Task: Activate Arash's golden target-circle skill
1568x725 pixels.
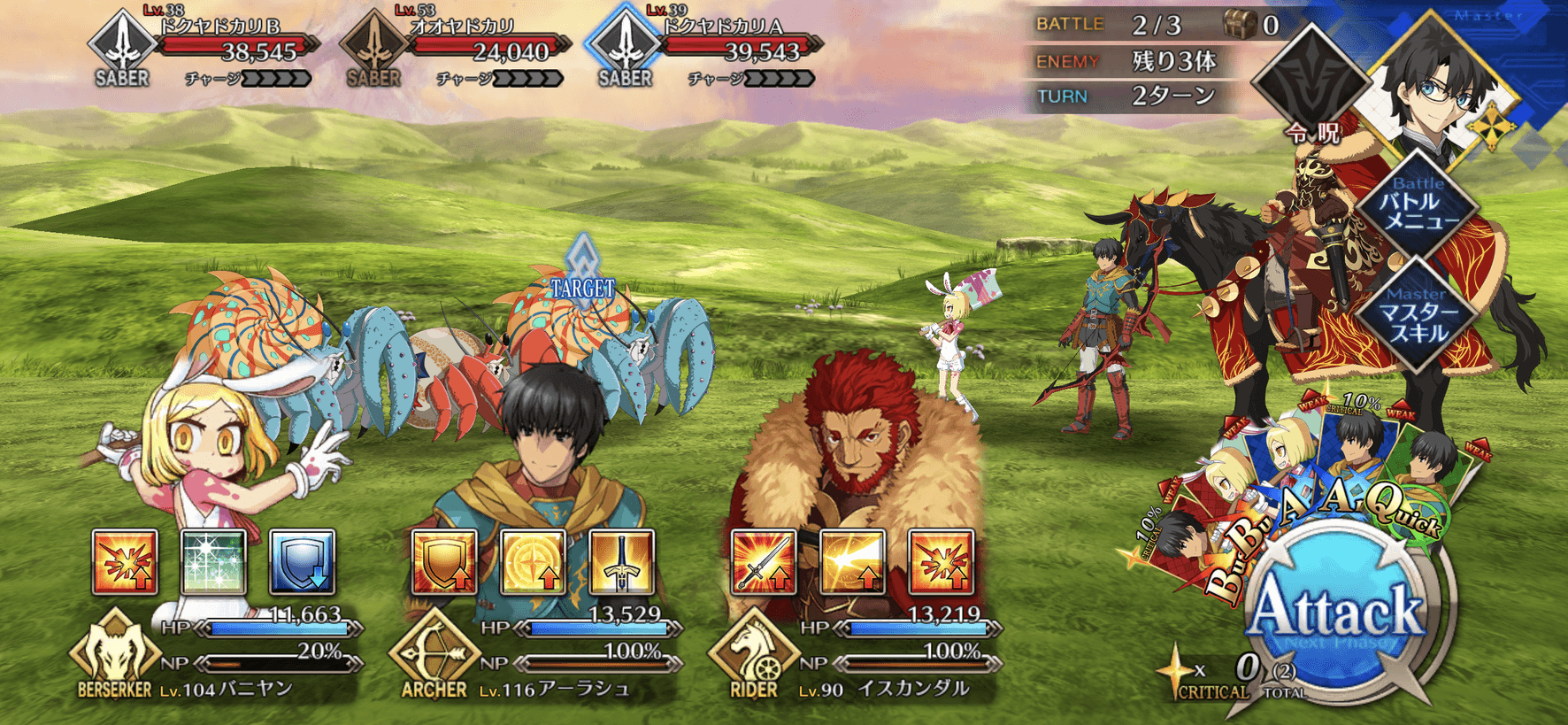Action: (533, 562)
